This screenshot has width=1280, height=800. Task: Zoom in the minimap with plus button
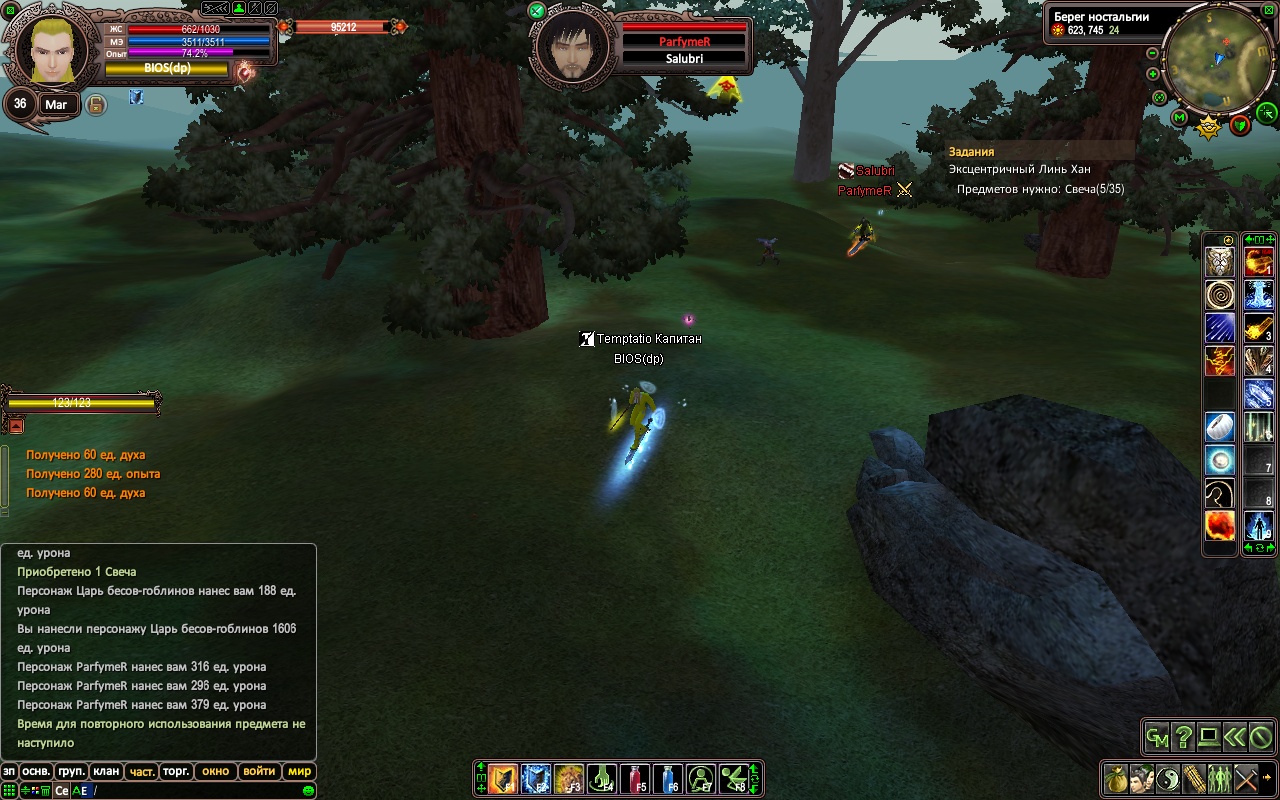[x=1153, y=74]
